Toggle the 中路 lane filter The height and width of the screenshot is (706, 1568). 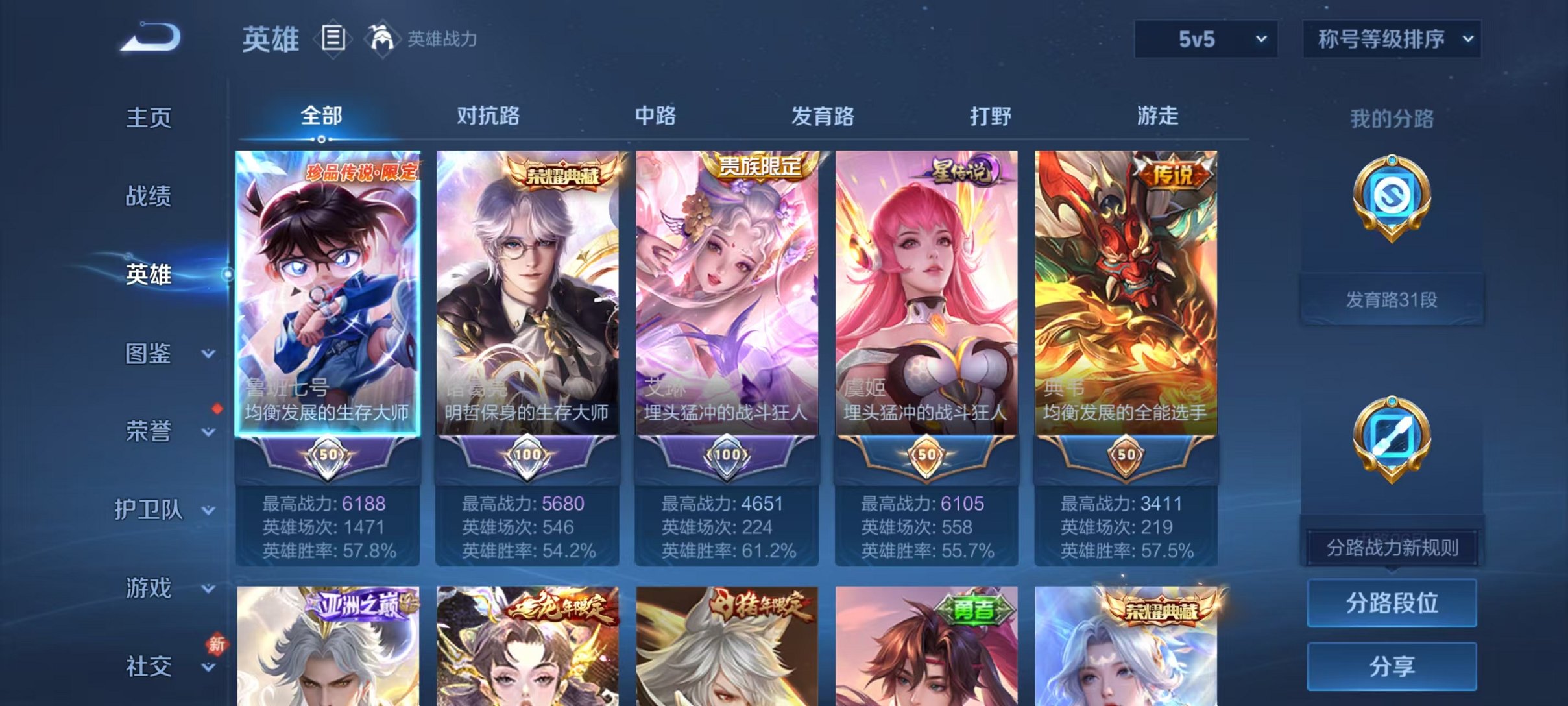pos(653,117)
